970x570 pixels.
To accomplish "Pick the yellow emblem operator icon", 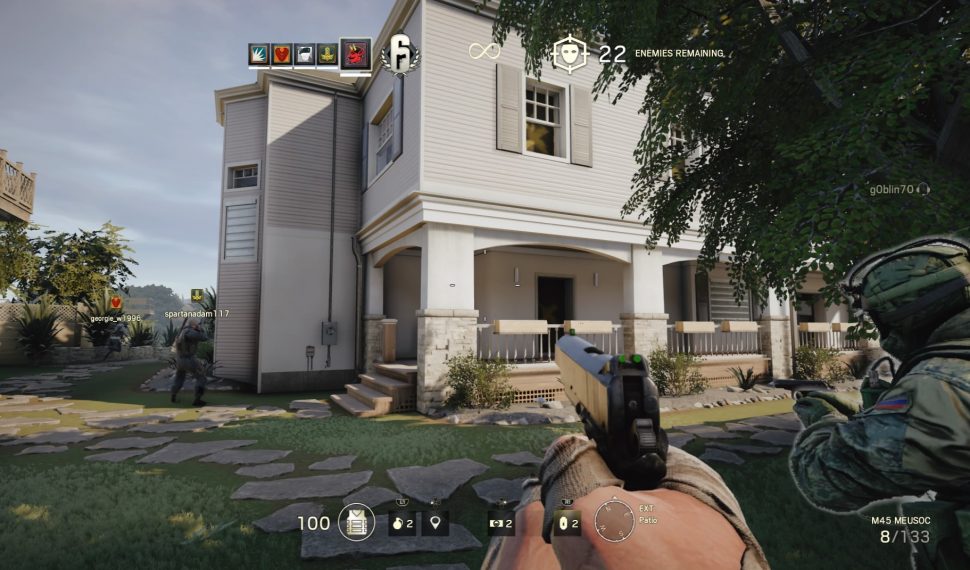I will (x=327, y=55).
